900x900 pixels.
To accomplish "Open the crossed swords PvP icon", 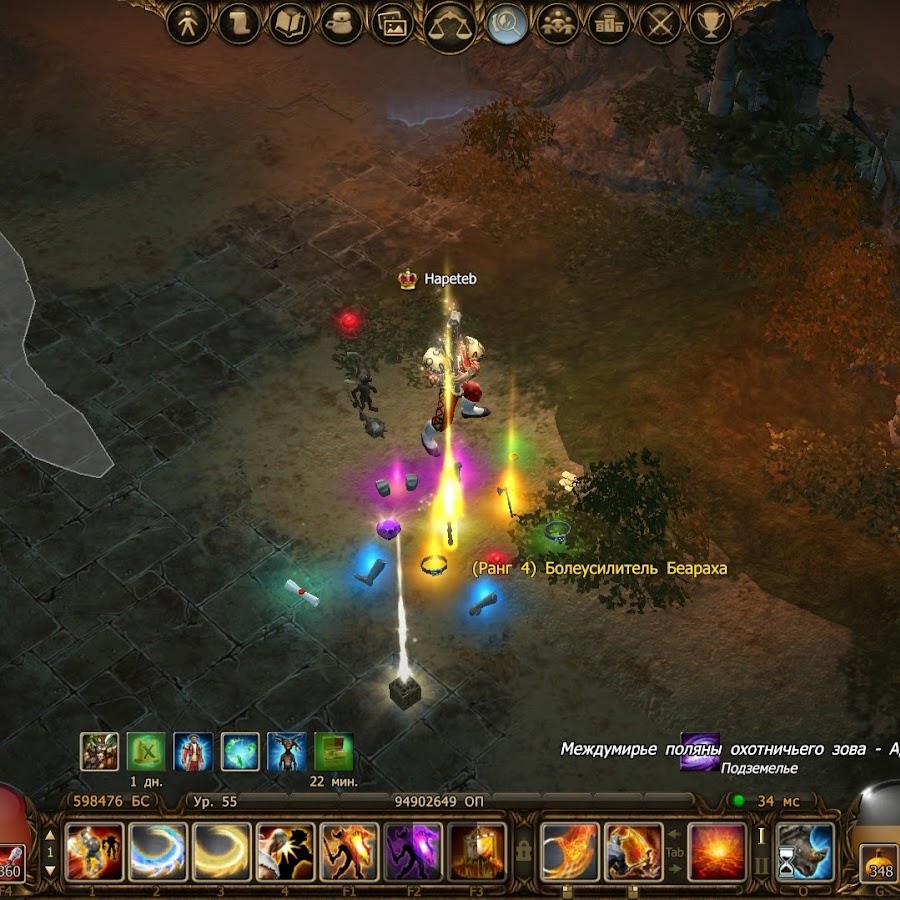I will click(x=660, y=22).
